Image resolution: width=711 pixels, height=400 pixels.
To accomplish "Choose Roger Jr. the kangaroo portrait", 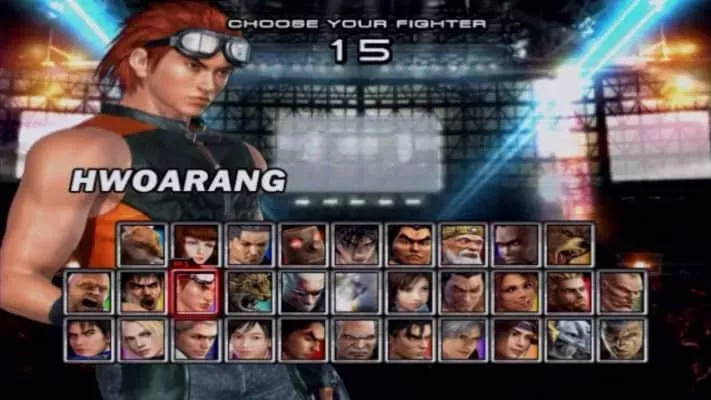I will coord(141,244).
